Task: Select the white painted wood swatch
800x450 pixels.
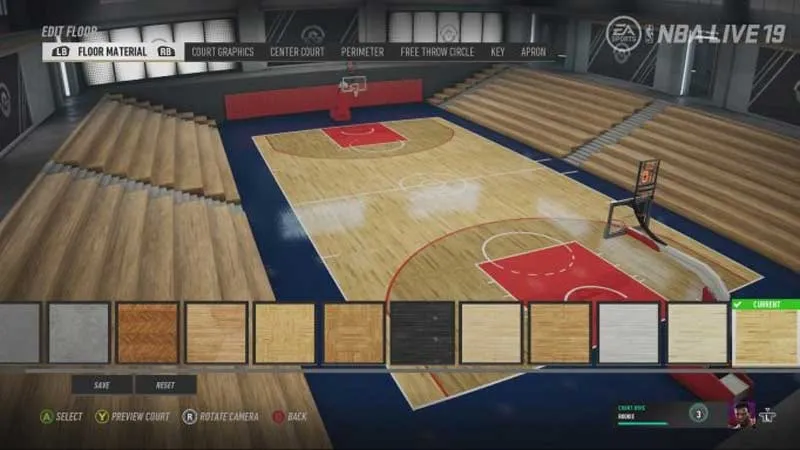Action: coord(629,333)
